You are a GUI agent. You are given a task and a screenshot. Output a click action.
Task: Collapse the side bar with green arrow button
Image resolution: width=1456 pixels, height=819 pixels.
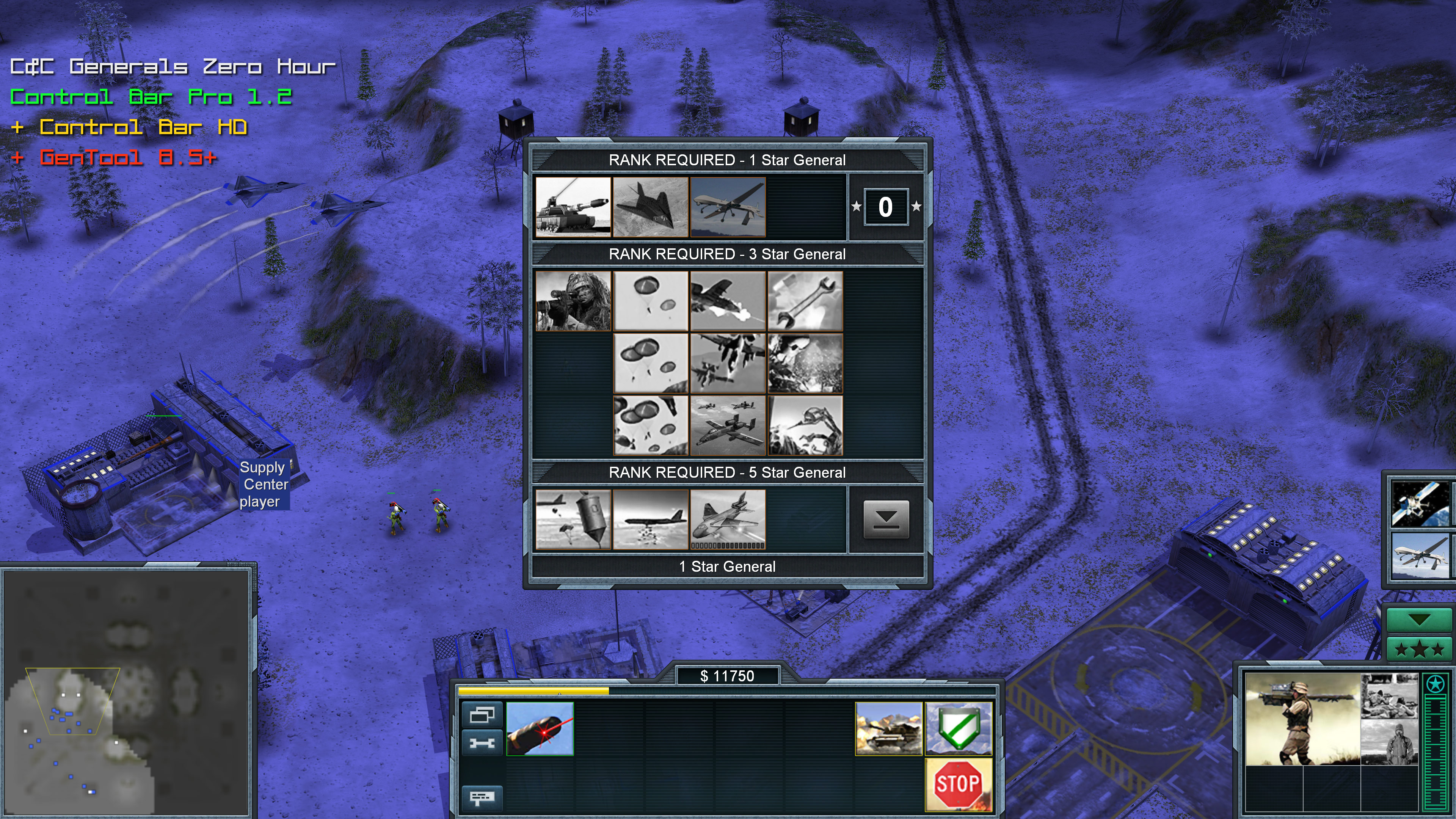tap(1419, 619)
